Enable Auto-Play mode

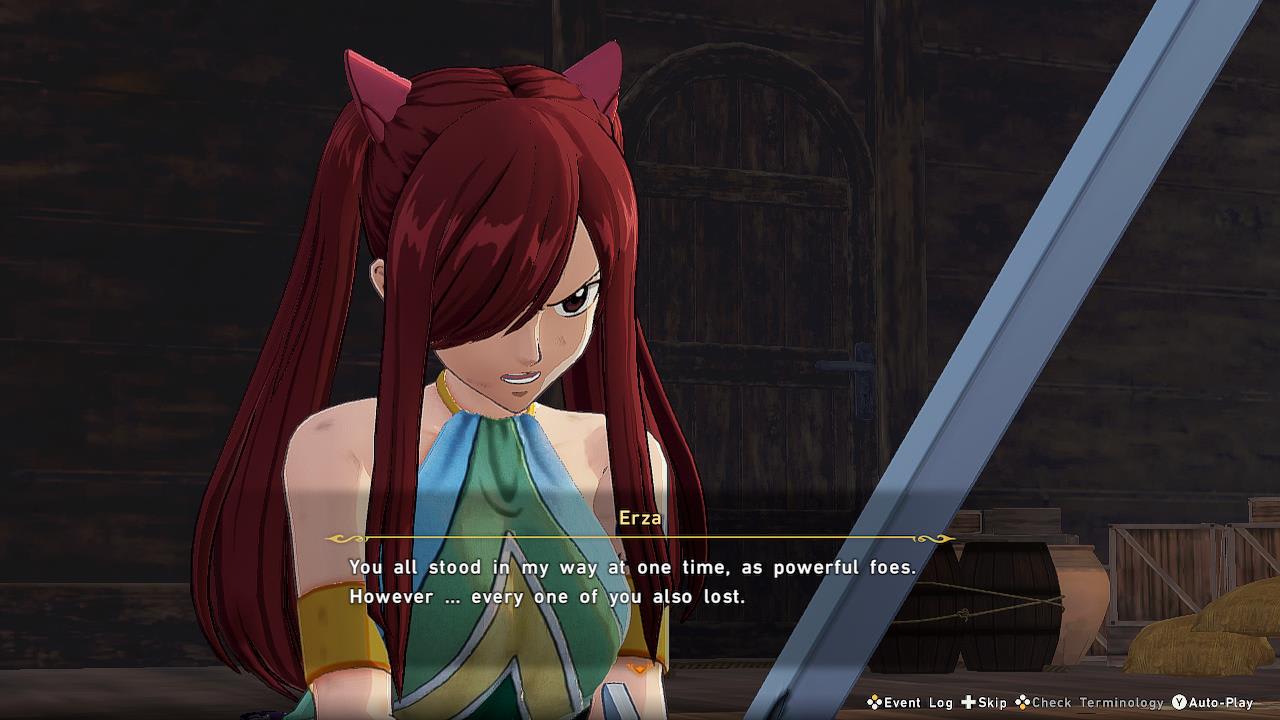[x=1220, y=703]
